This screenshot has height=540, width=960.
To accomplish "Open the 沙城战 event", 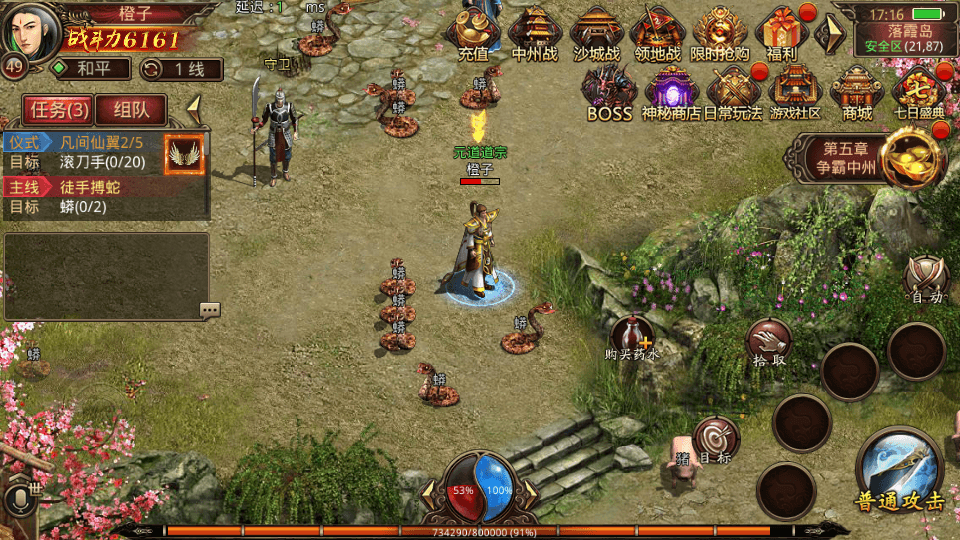I will (597, 32).
